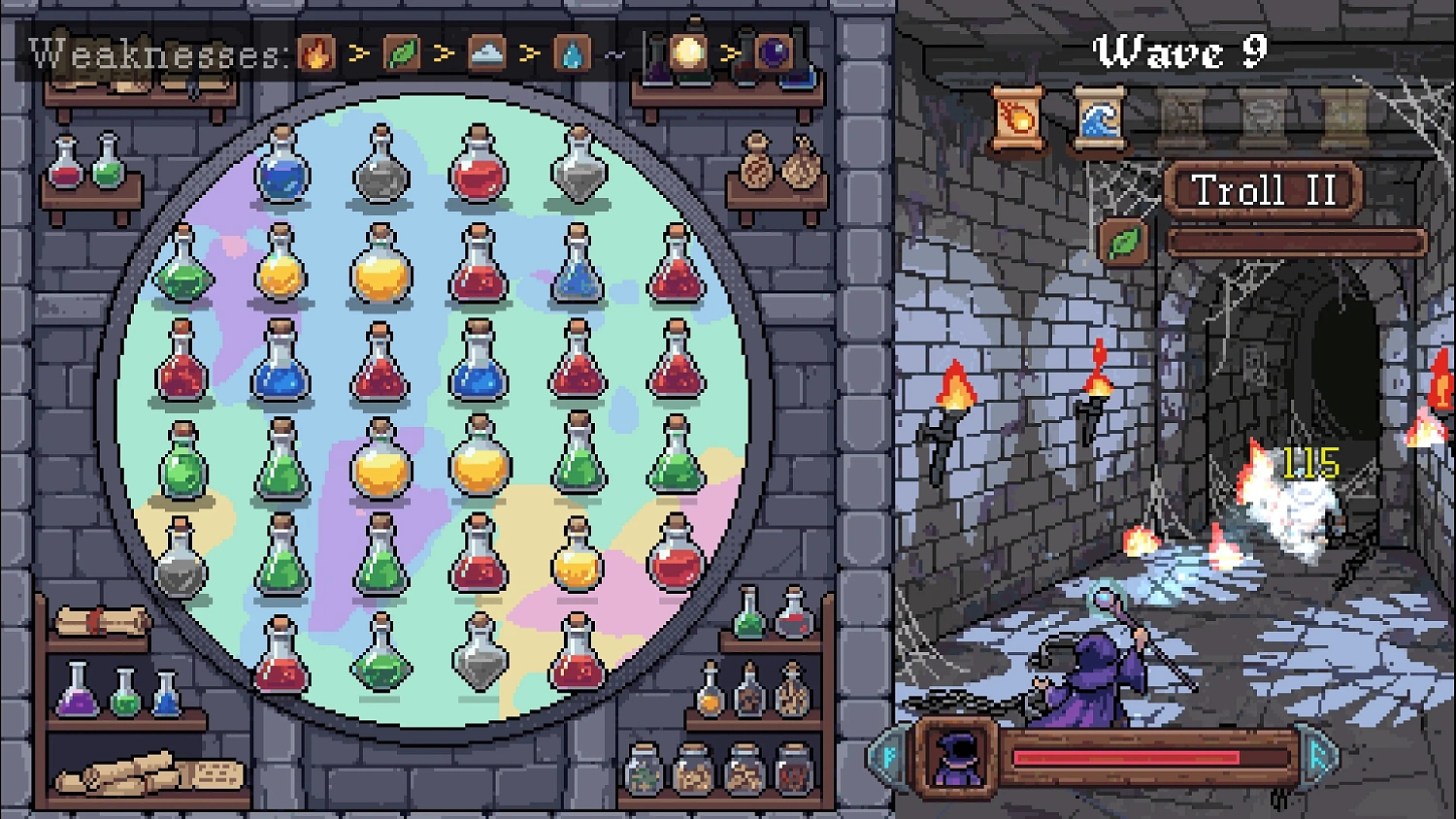Toggle the wave spell scroll

point(1100,118)
